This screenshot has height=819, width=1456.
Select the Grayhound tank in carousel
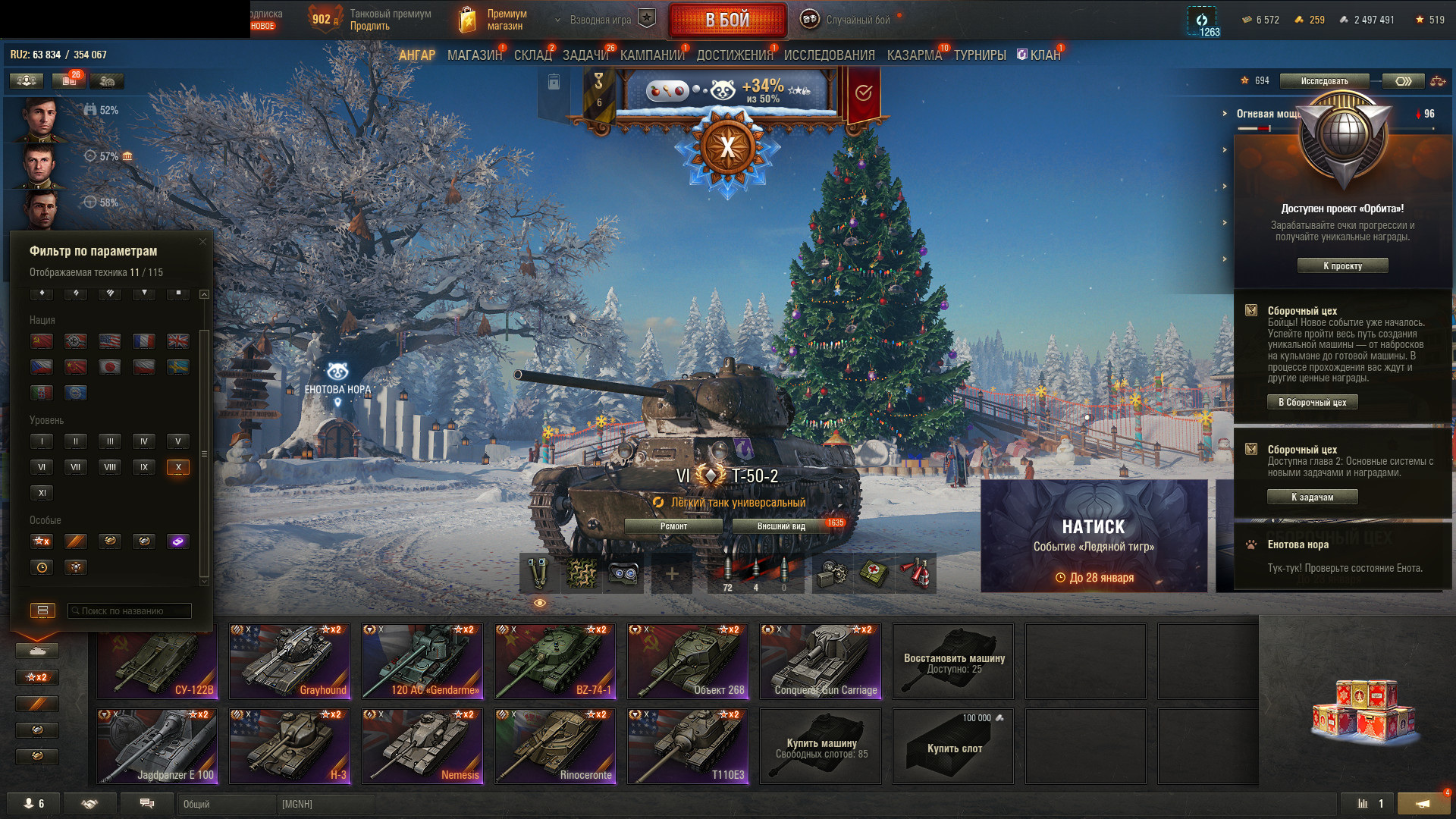290,661
